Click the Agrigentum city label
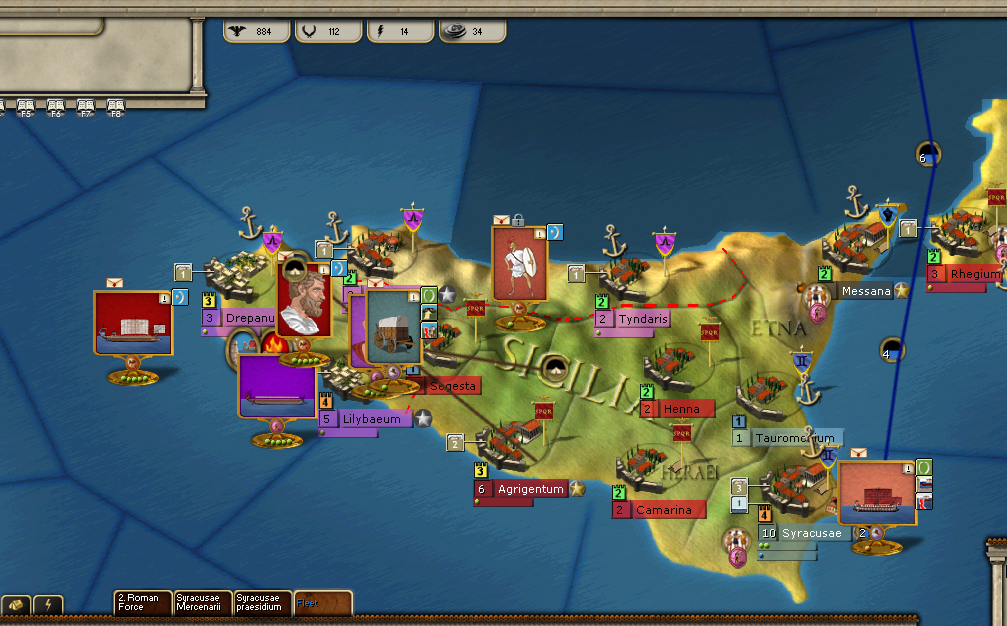The height and width of the screenshot is (626, 1007). pos(529,489)
